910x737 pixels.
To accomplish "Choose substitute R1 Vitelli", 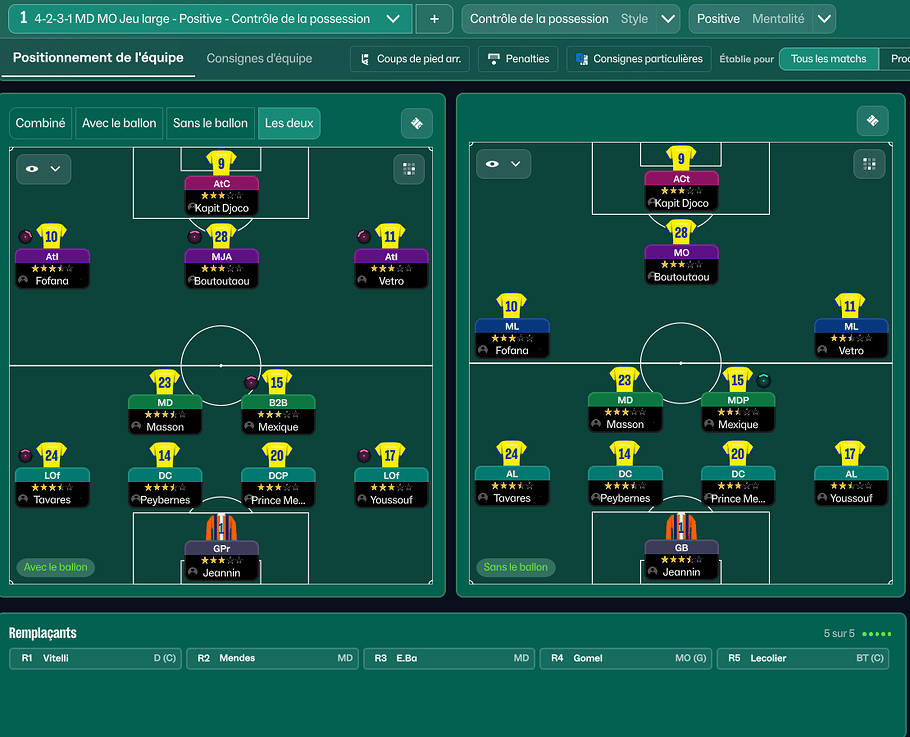I will 96,658.
